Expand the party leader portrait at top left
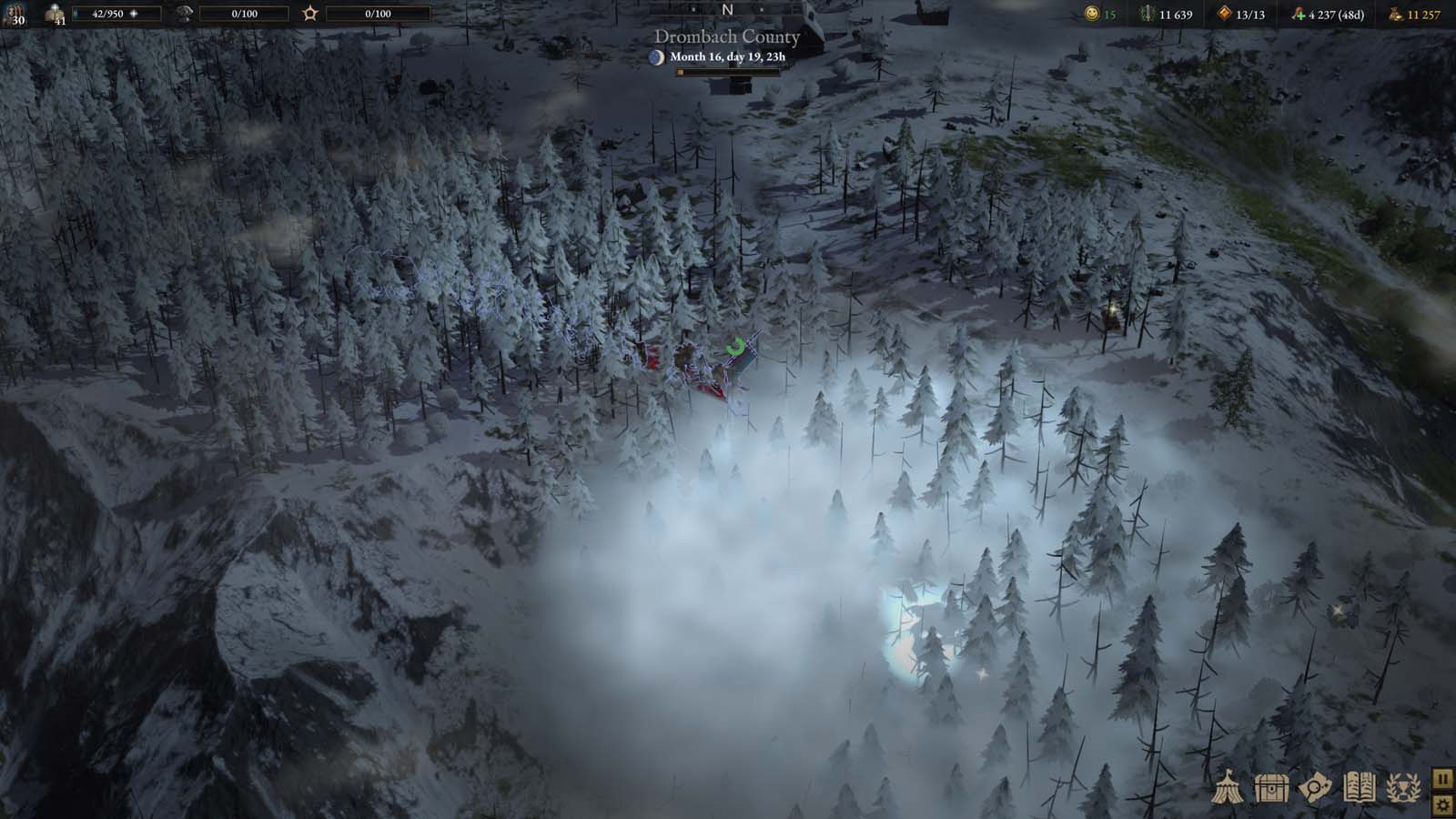This screenshot has height=819, width=1456. tap(16, 16)
